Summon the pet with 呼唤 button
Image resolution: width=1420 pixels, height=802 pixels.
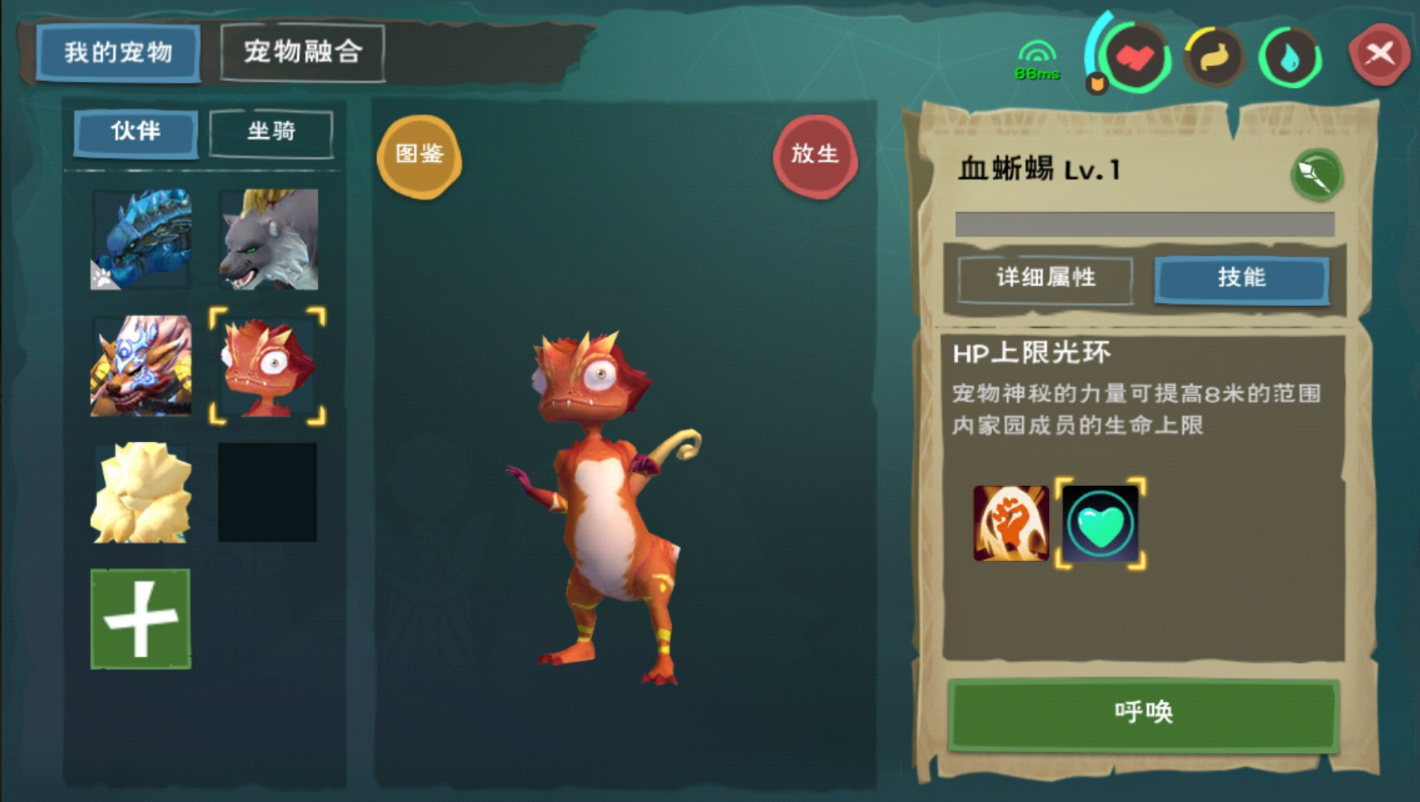[x=1143, y=713]
